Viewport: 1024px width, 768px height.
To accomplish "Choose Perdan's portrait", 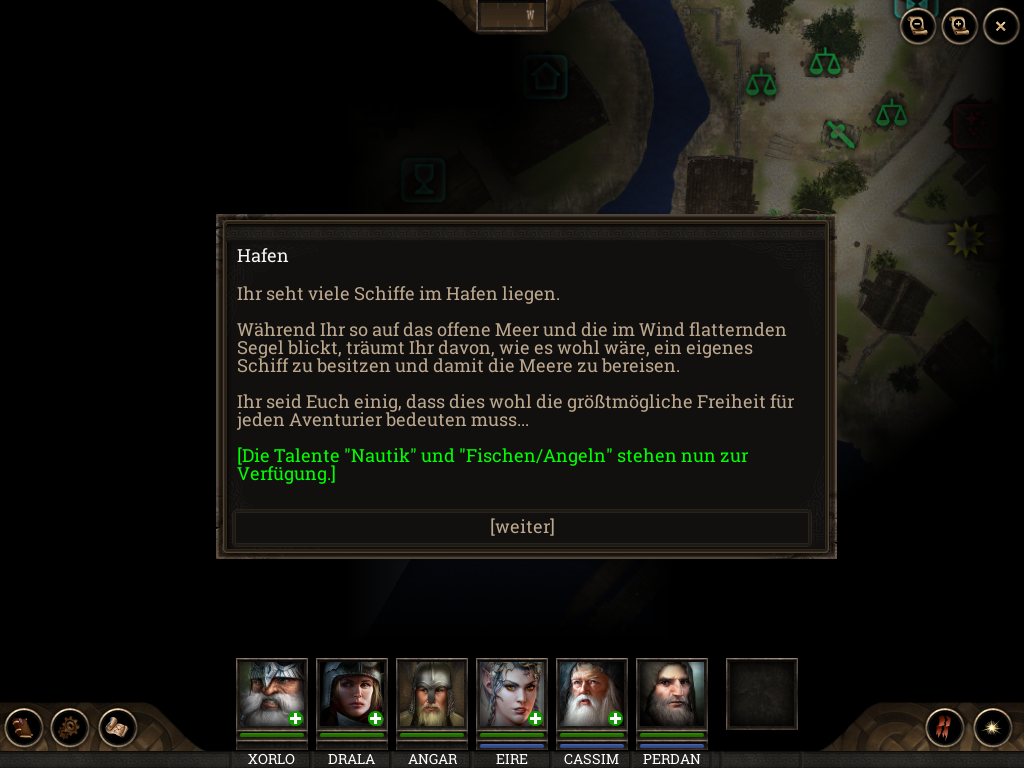I will (x=671, y=694).
